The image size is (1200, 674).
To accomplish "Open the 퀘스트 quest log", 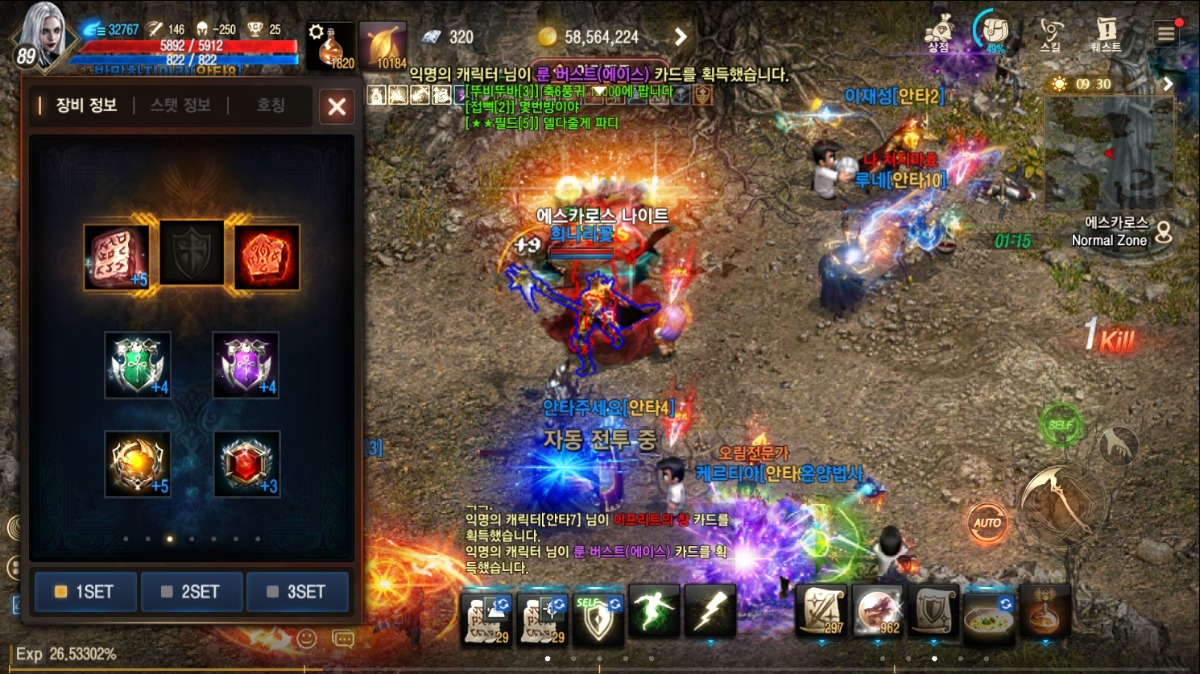I will (1106, 33).
